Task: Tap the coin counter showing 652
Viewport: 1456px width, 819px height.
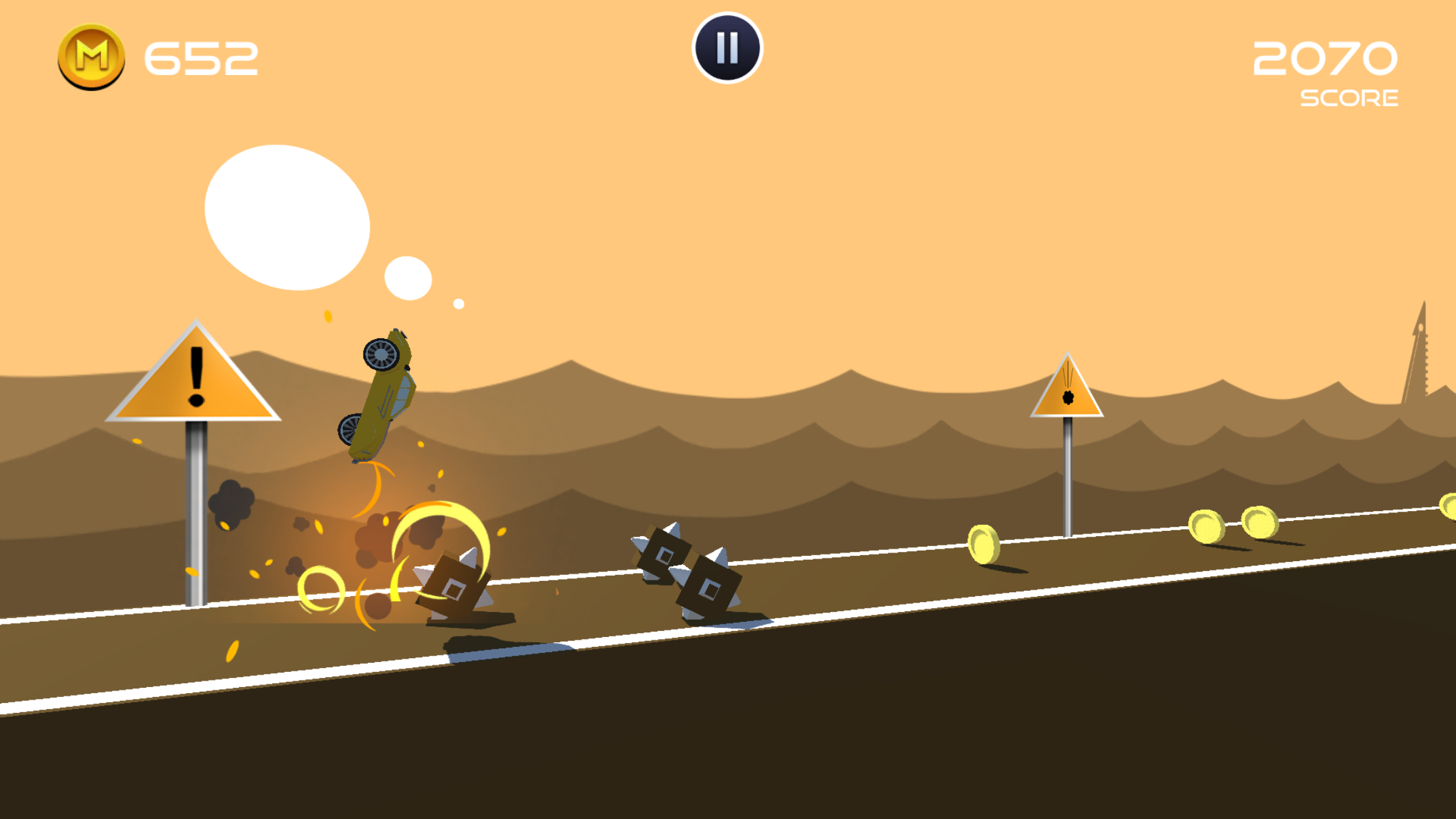Action: tap(198, 58)
